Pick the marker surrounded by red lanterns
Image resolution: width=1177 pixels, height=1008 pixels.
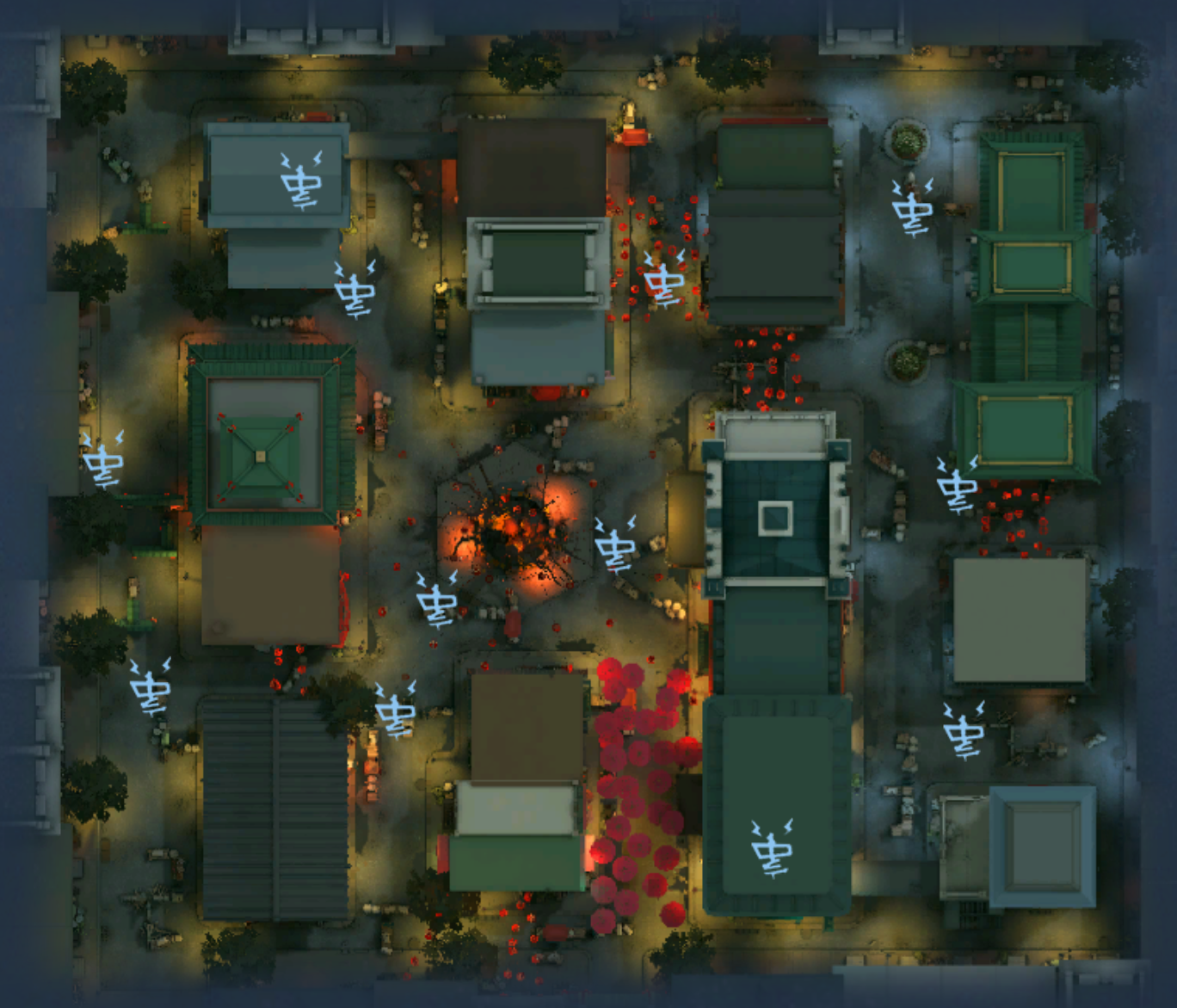tap(664, 280)
